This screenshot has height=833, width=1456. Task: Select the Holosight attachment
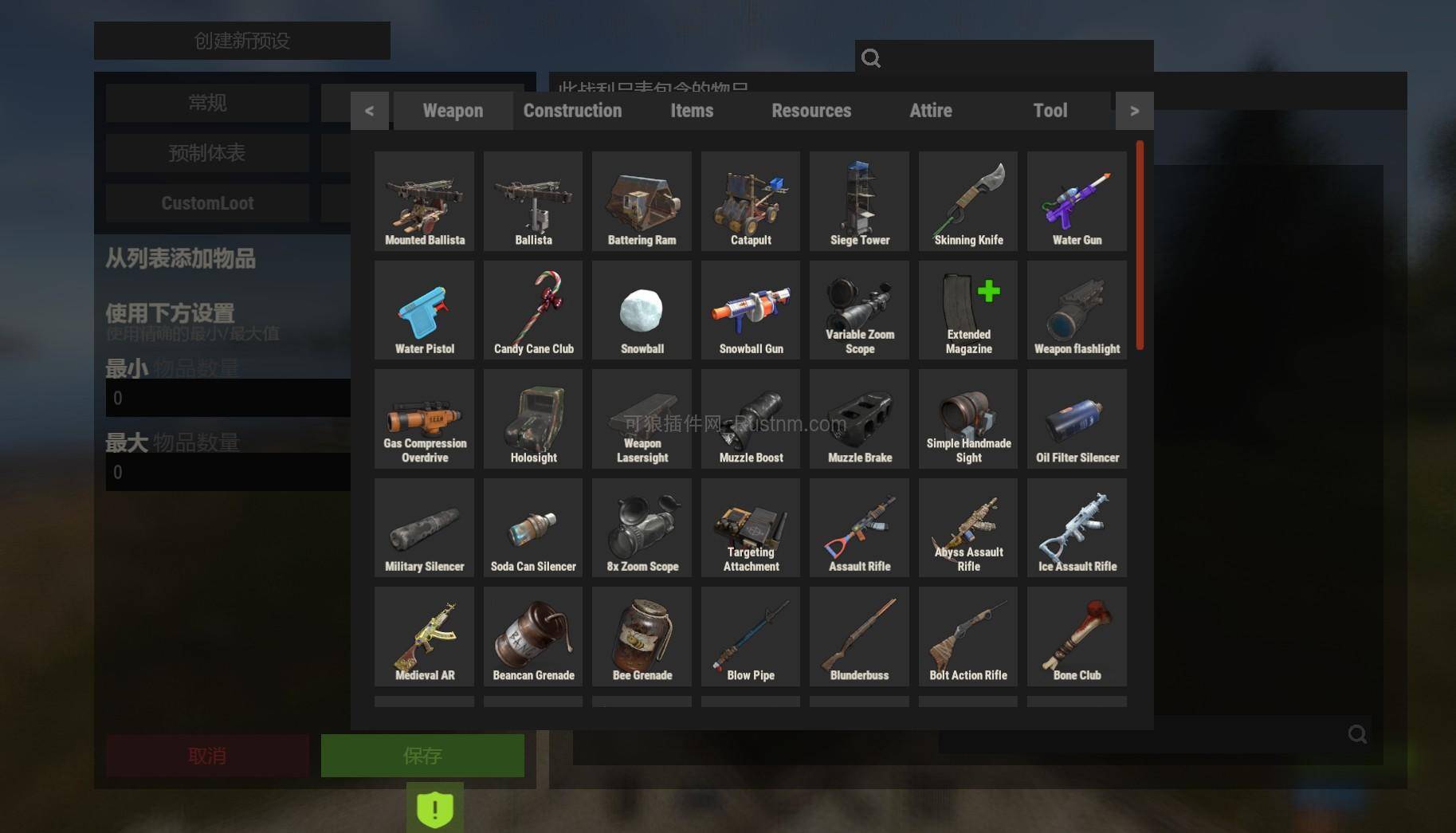point(532,418)
